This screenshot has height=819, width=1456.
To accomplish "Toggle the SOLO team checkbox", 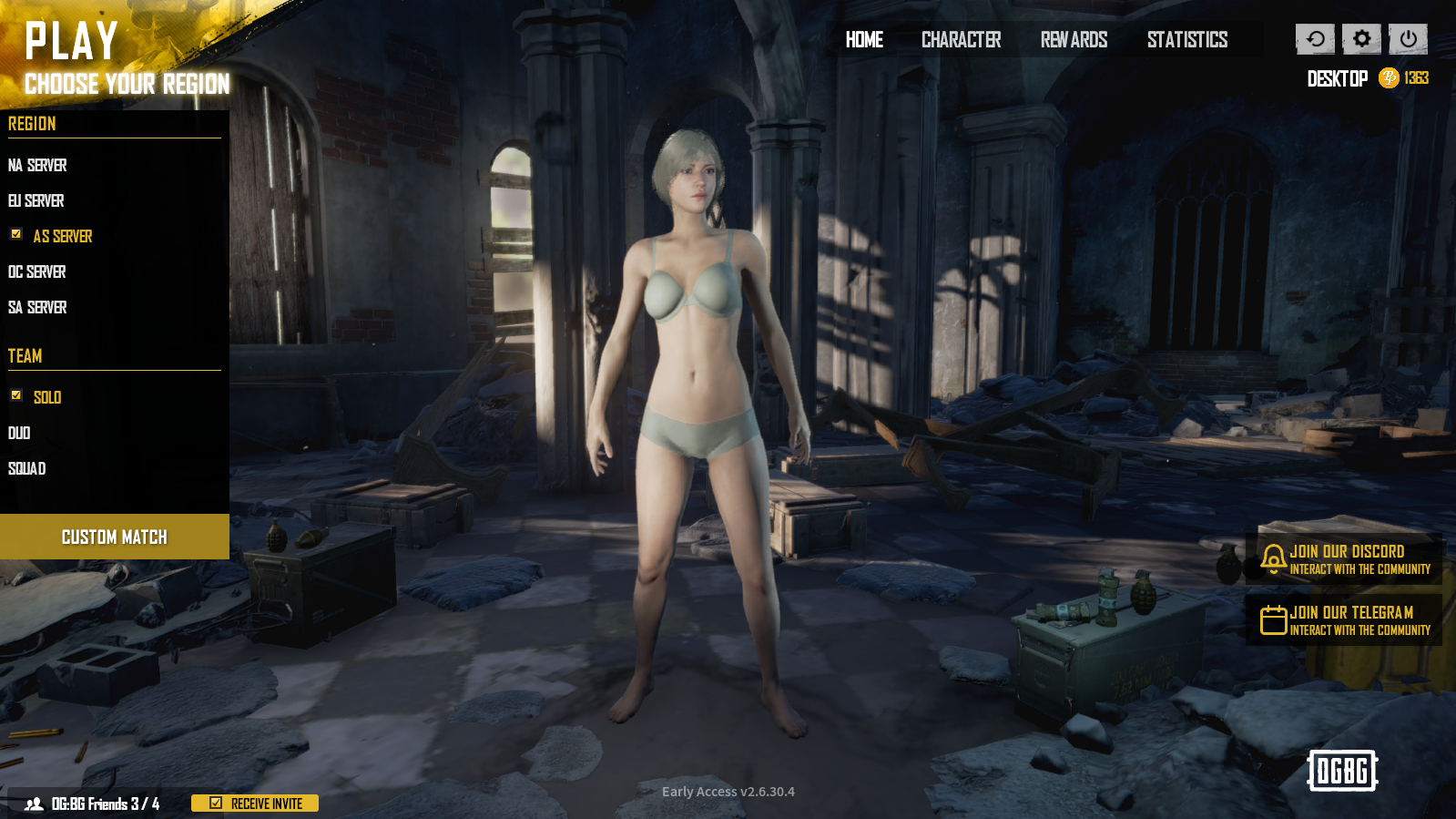I will pos(16,396).
